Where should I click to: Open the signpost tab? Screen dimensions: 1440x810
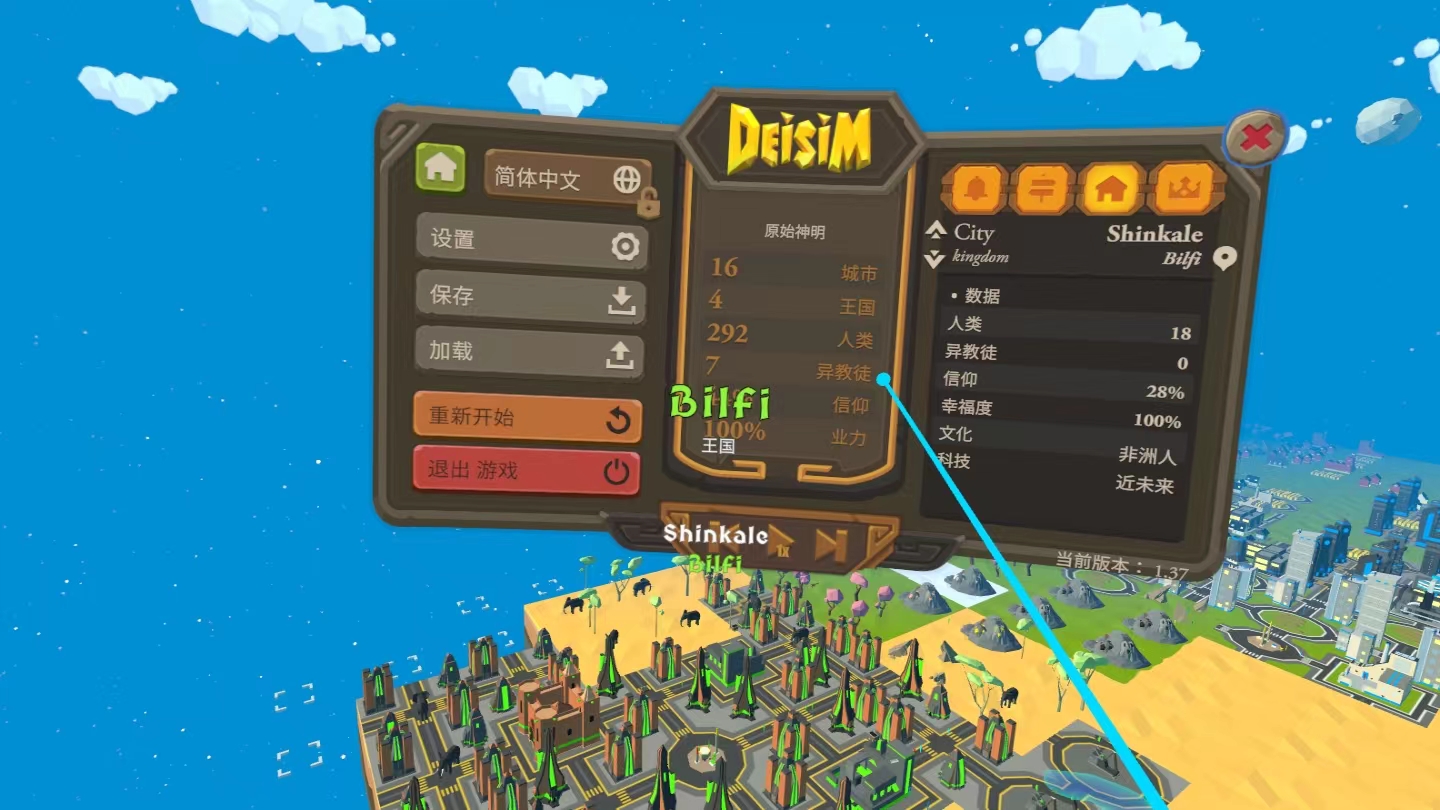point(1042,188)
